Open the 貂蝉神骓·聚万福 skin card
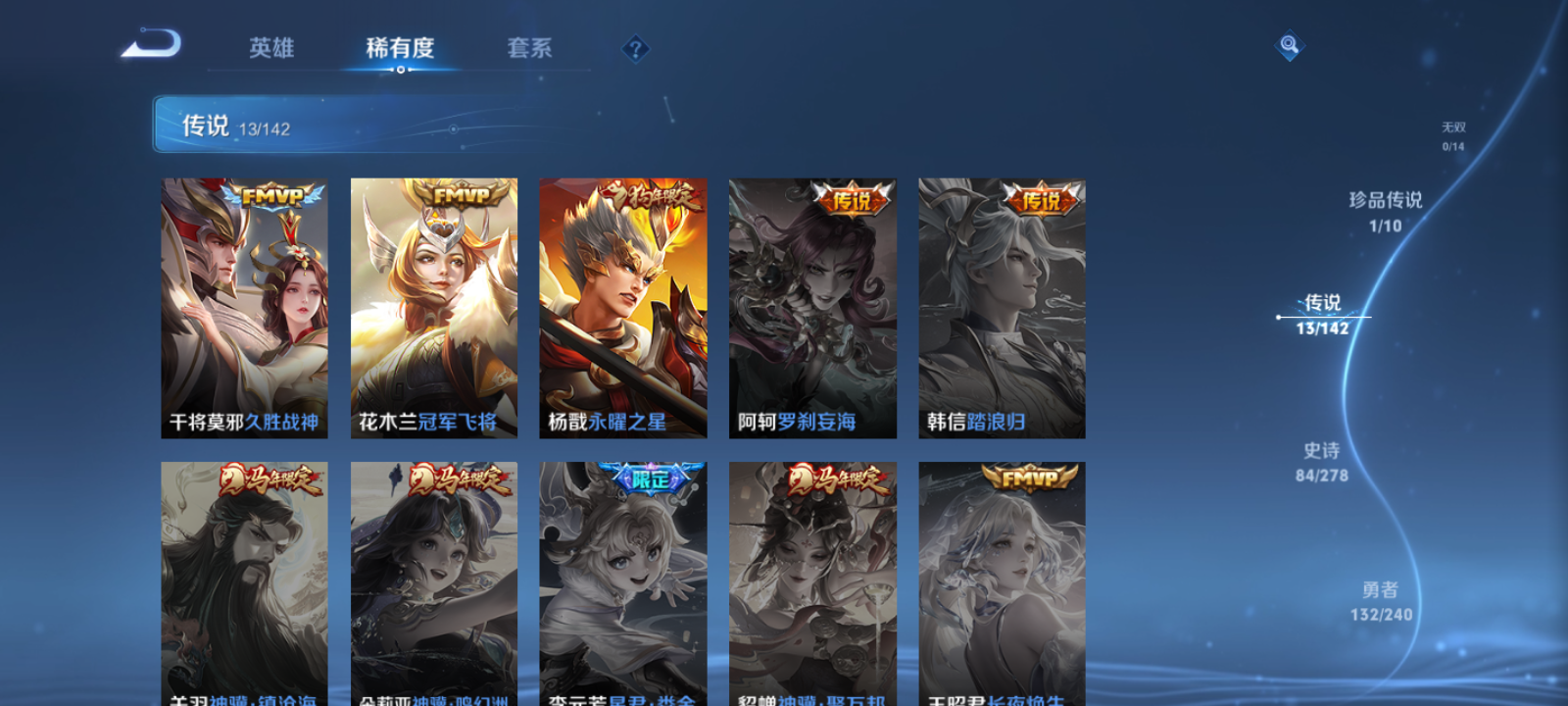 (811, 579)
